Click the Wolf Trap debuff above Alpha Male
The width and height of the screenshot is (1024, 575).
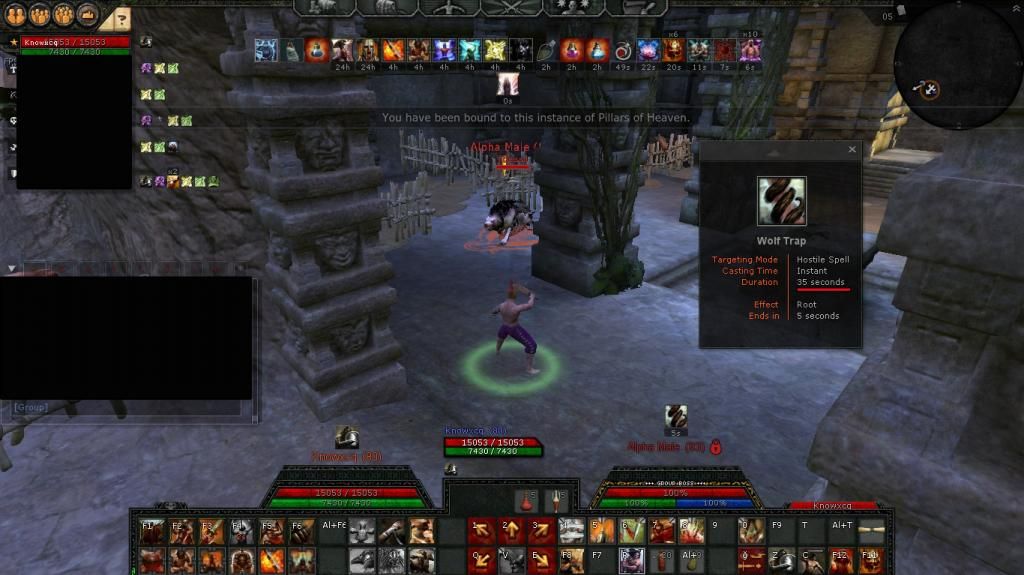[x=676, y=418]
